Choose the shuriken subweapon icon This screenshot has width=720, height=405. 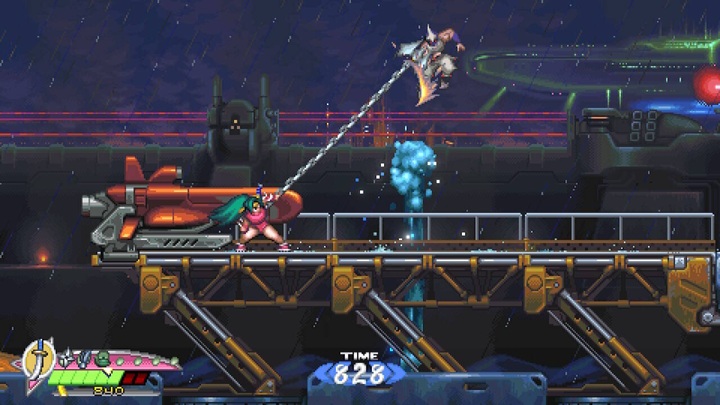click(66, 358)
